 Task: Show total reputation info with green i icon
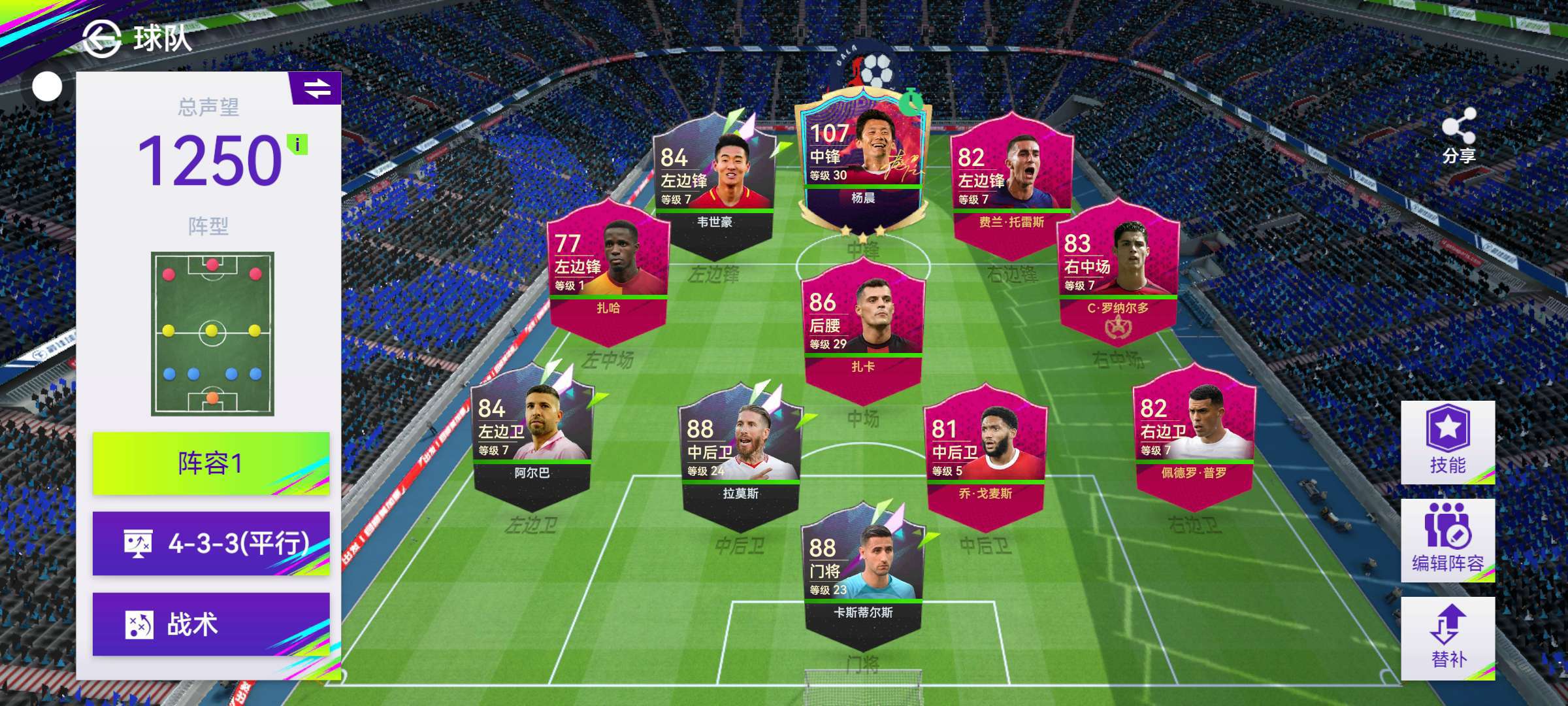coord(298,144)
